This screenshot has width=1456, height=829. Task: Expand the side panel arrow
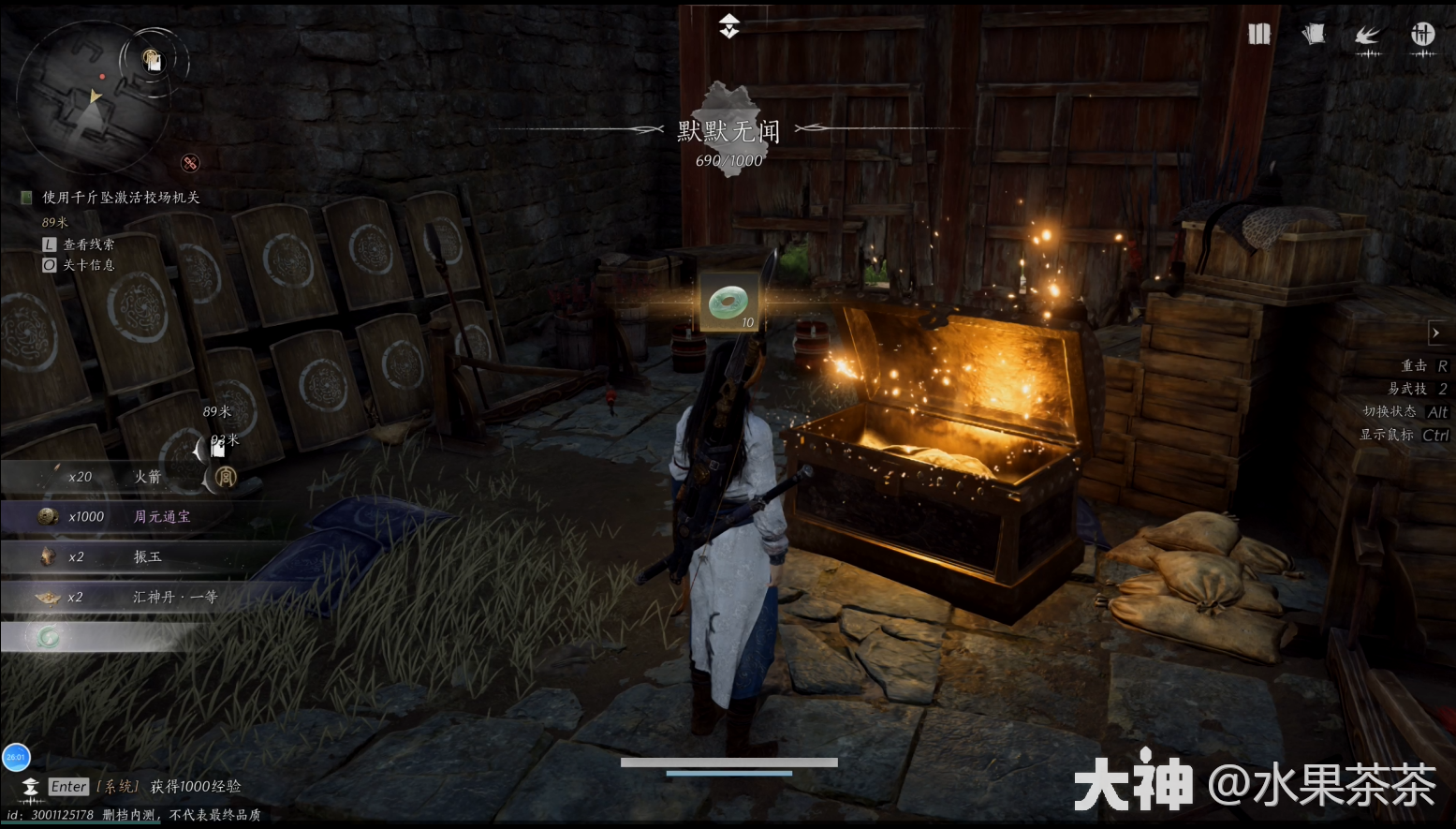(x=1436, y=333)
